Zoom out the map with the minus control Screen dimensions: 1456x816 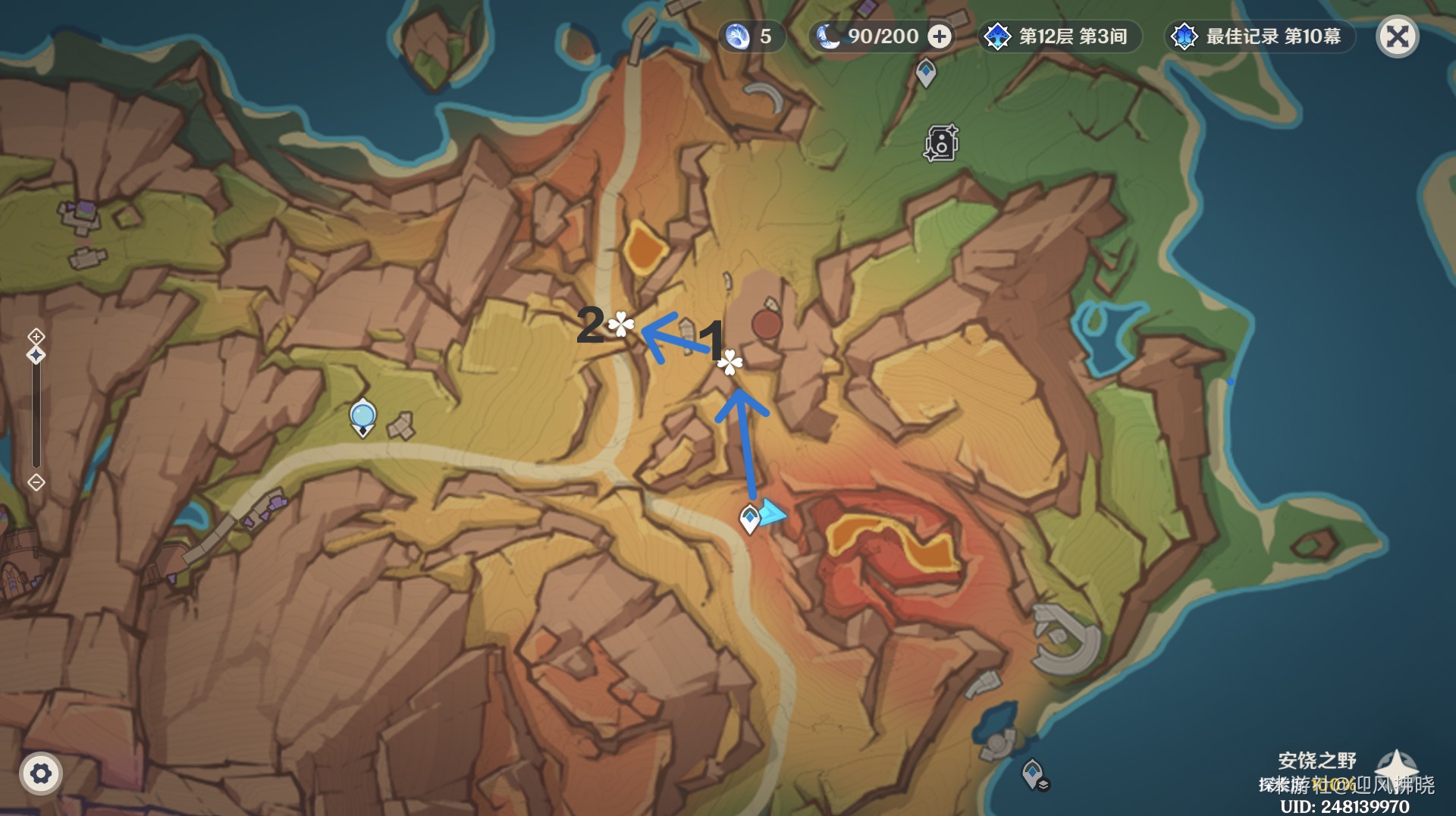pos(36,482)
